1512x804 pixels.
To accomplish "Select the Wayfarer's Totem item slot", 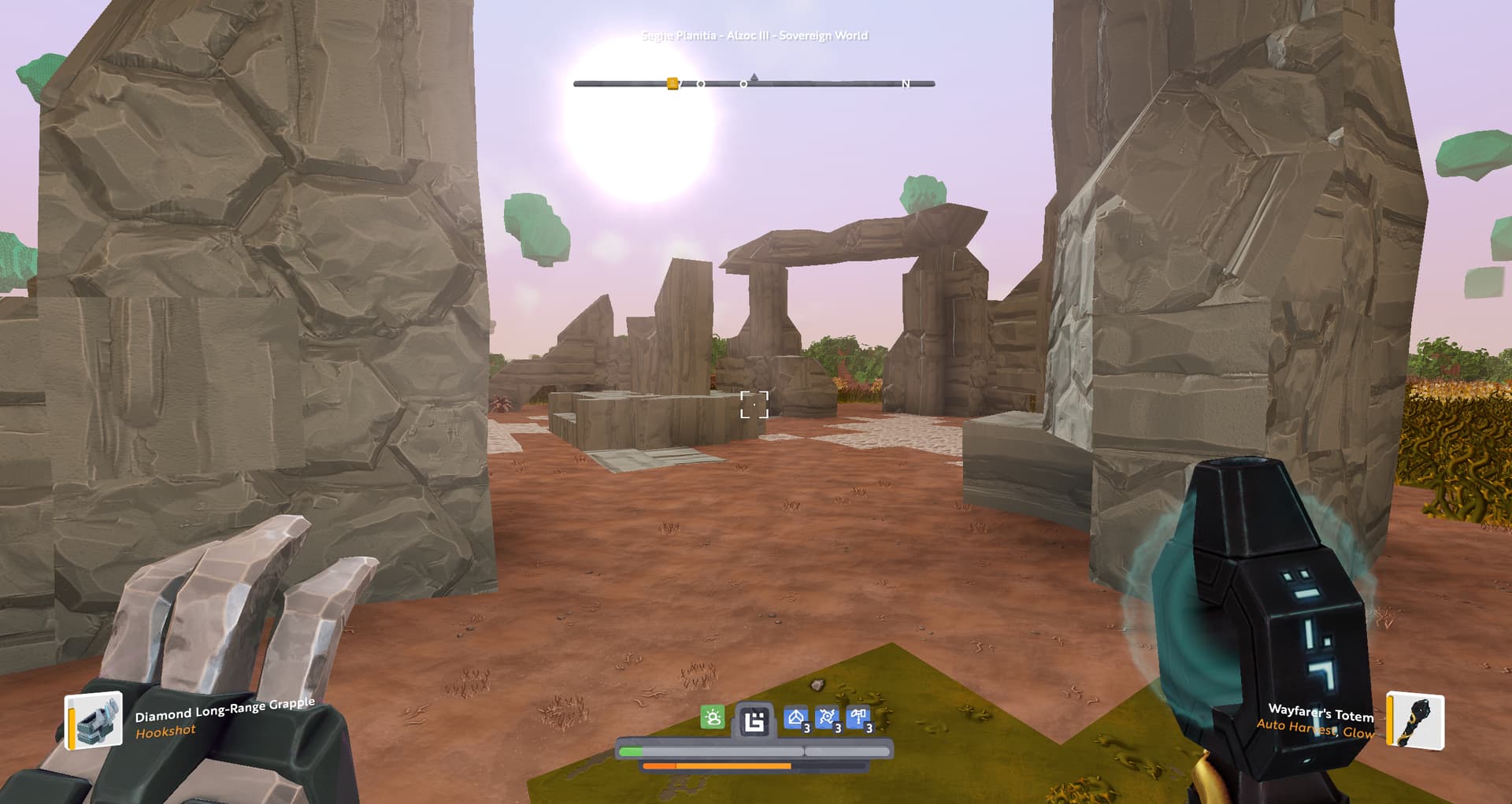I will click(x=1415, y=721).
